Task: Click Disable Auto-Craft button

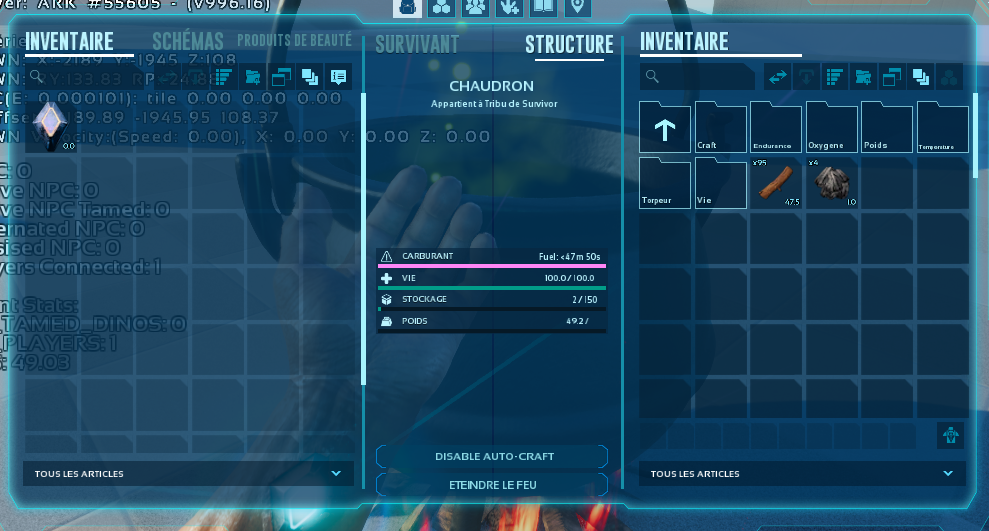Action: (x=492, y=456)
